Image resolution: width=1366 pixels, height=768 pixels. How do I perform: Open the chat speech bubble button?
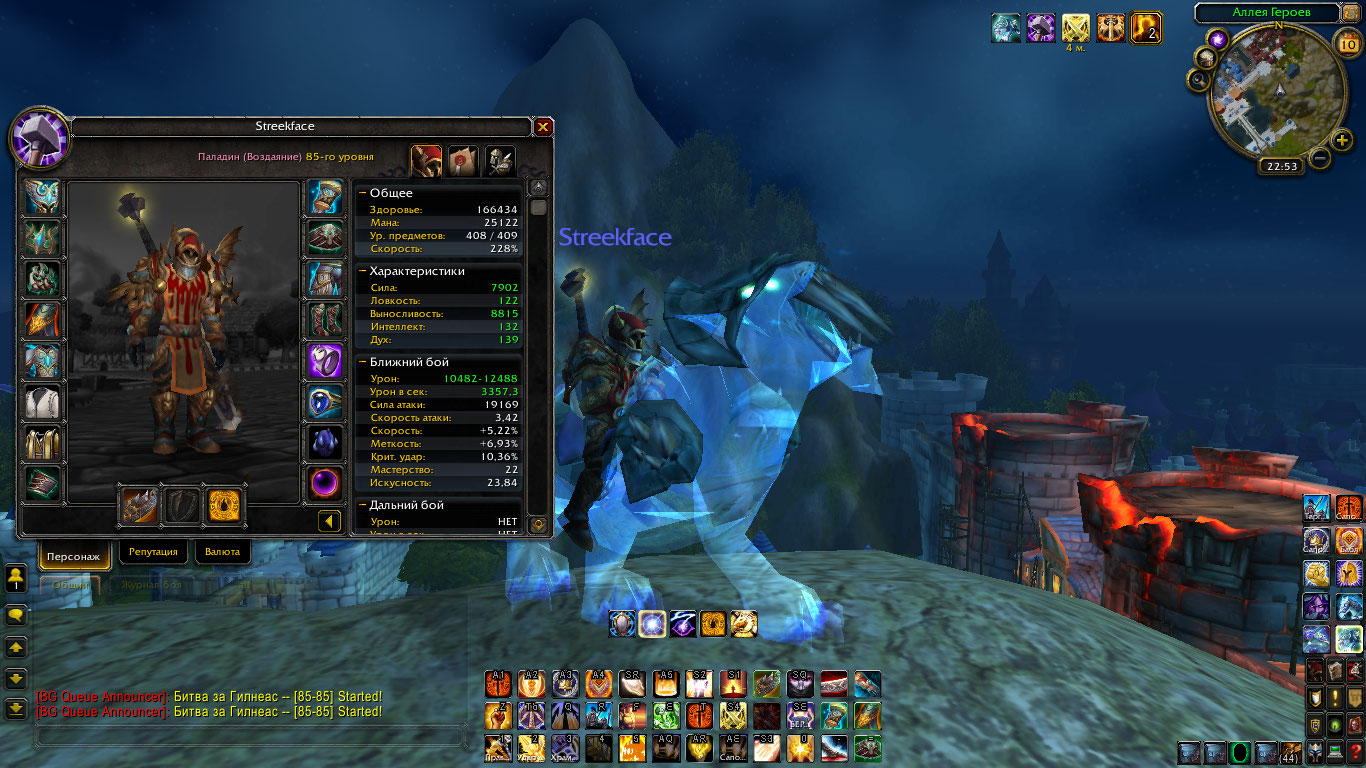[15, 614]
